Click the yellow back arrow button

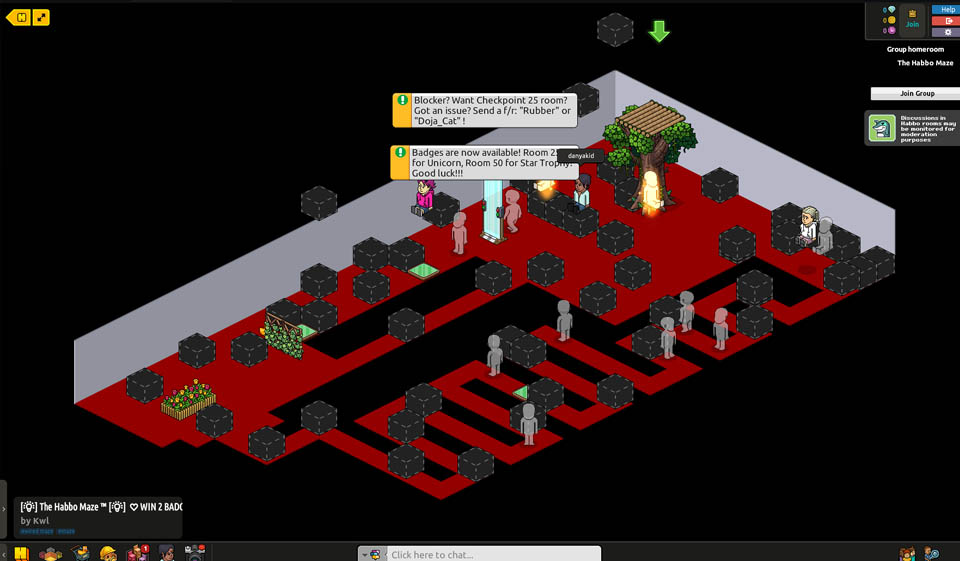pos(18,17)
